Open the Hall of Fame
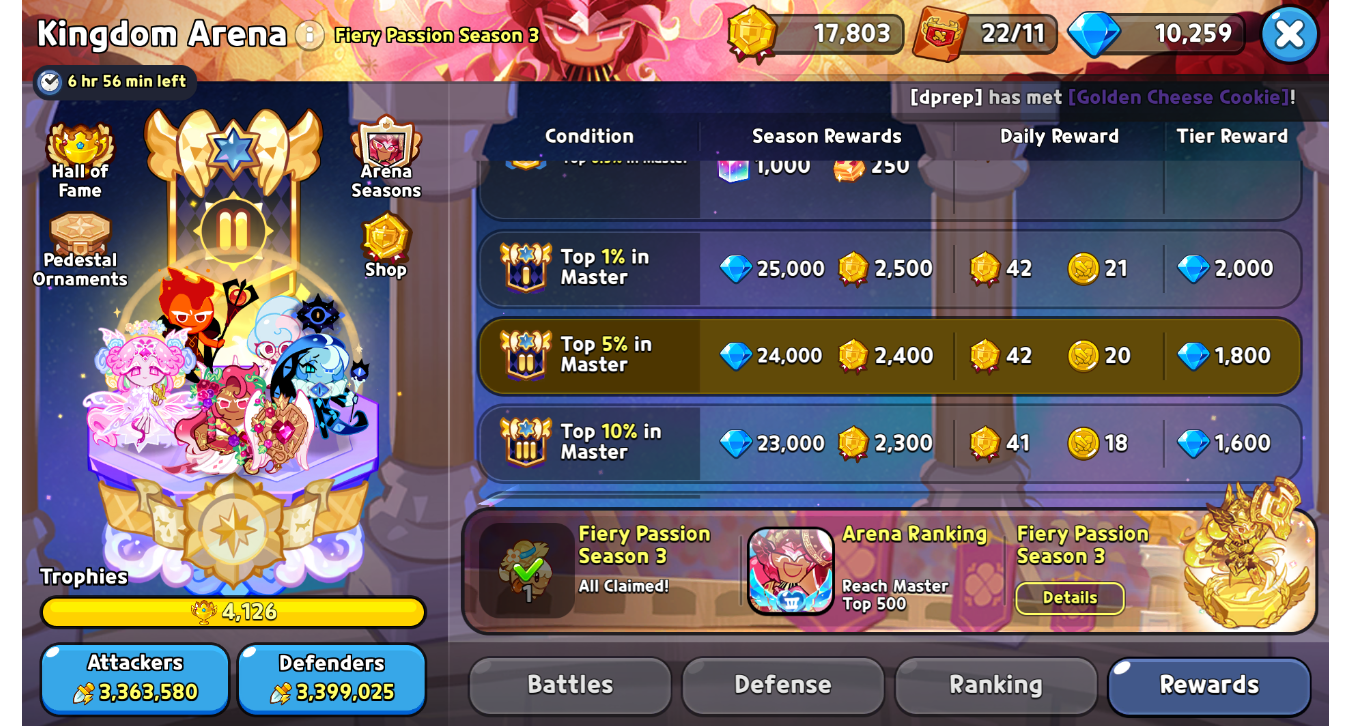The width and height of the screenshot is (1350, 726). coord(80,161)
